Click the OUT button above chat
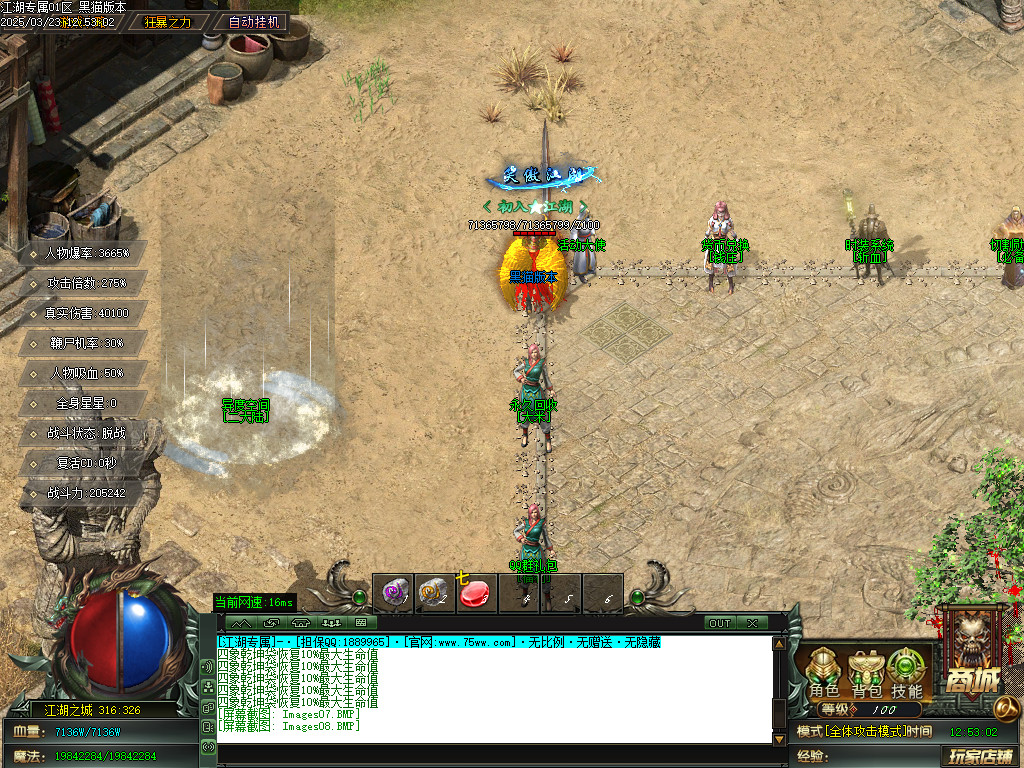 [720, 623]
